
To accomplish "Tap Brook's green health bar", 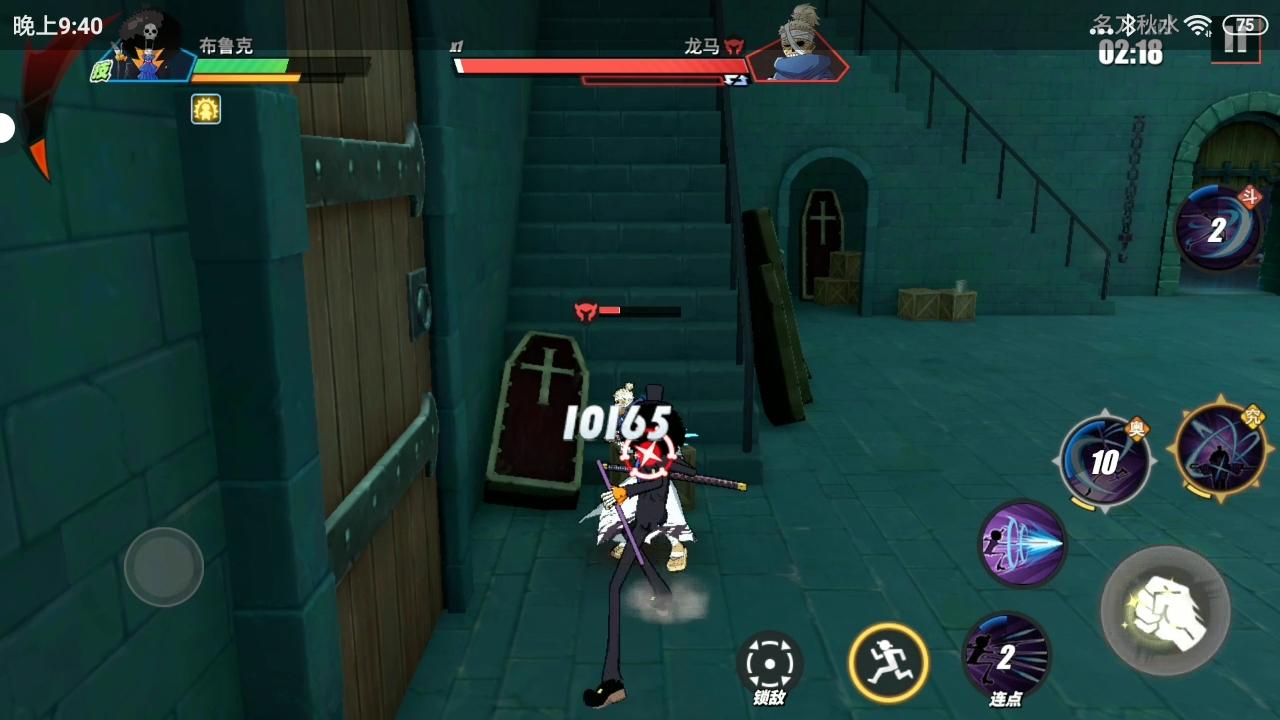I will click(x=245, y=65).
